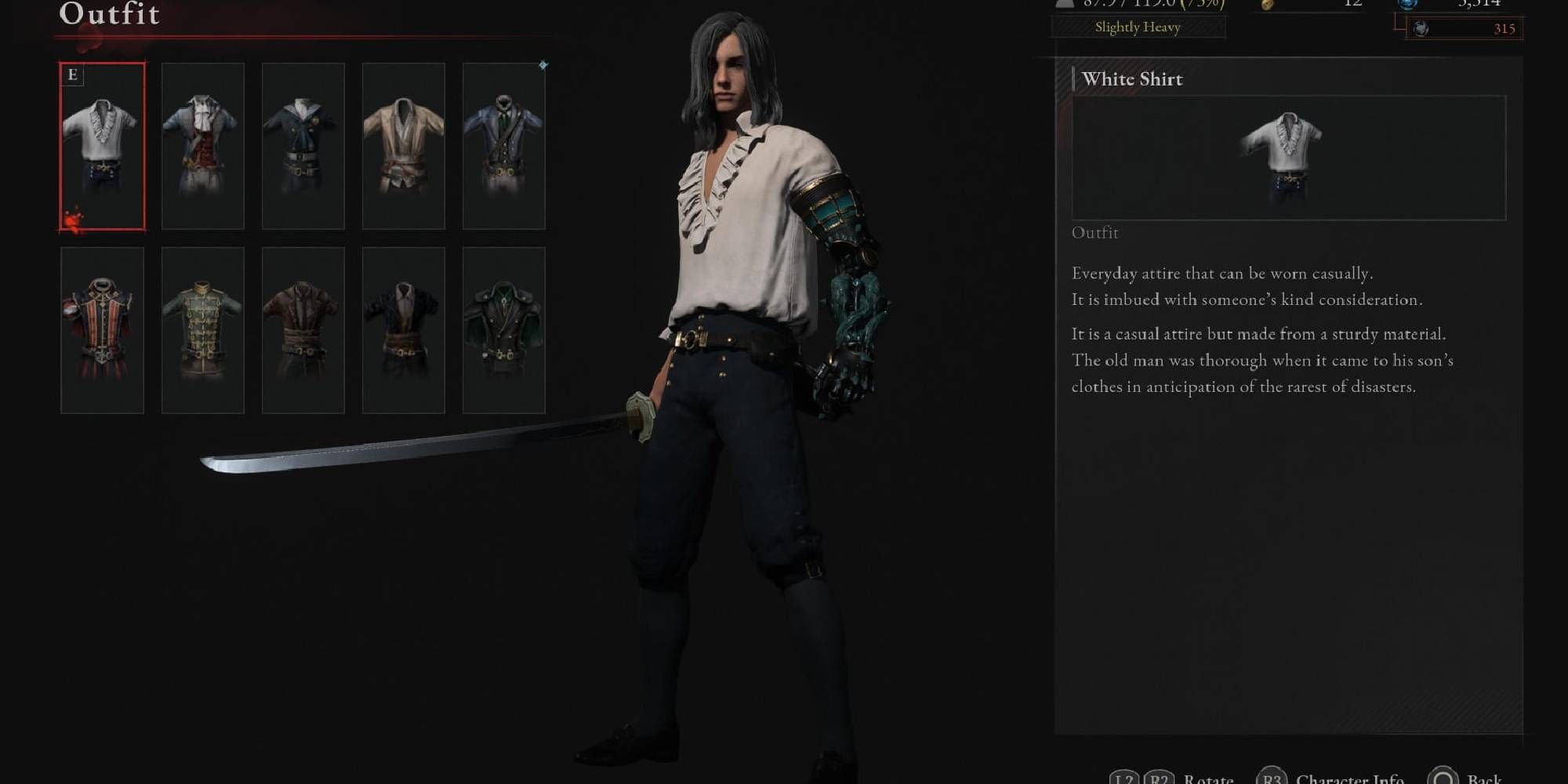Click the circle Back button icon

click(1443, 780)
